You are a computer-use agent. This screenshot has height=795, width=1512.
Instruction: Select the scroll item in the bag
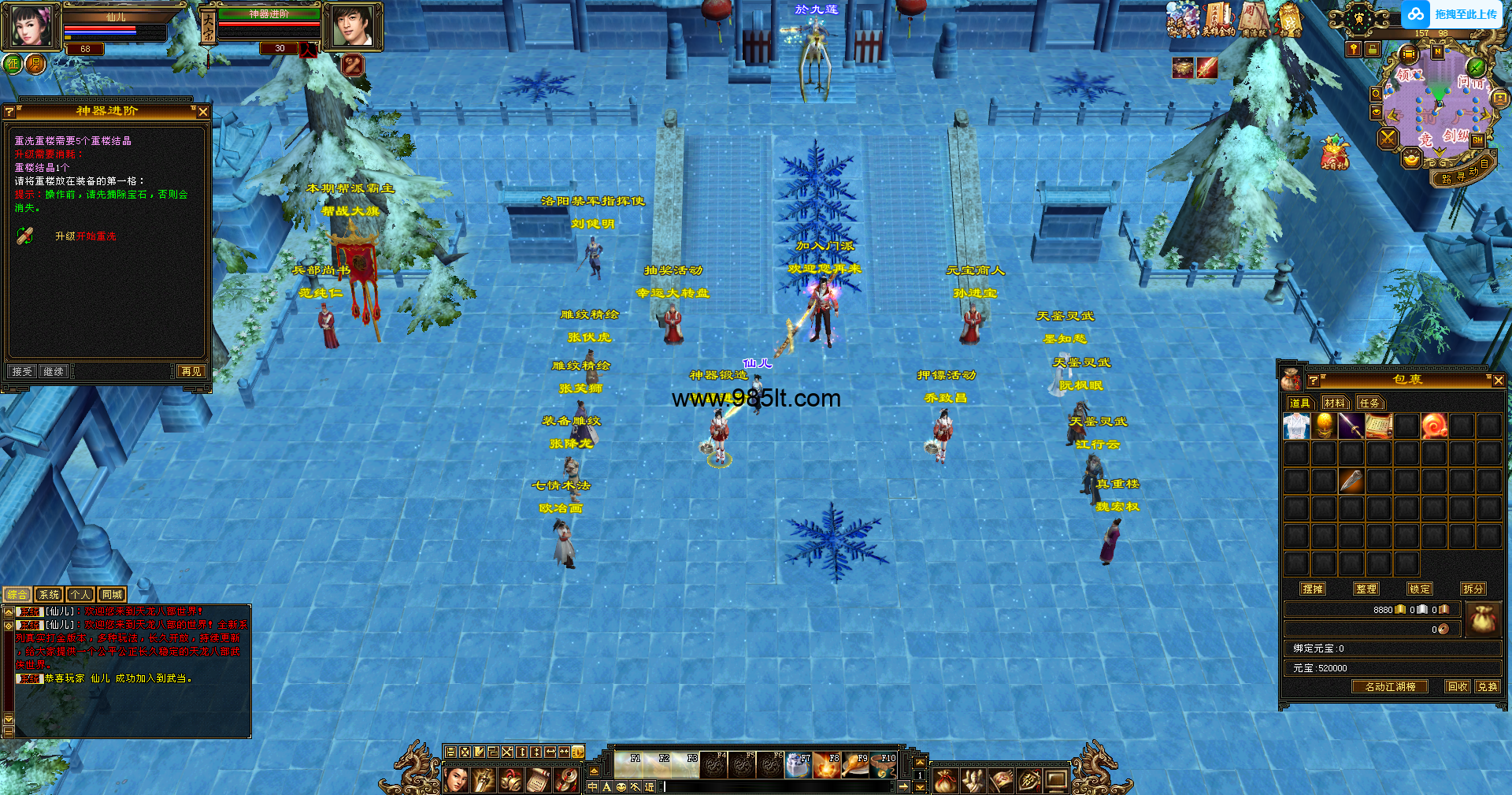point(1379,426)
